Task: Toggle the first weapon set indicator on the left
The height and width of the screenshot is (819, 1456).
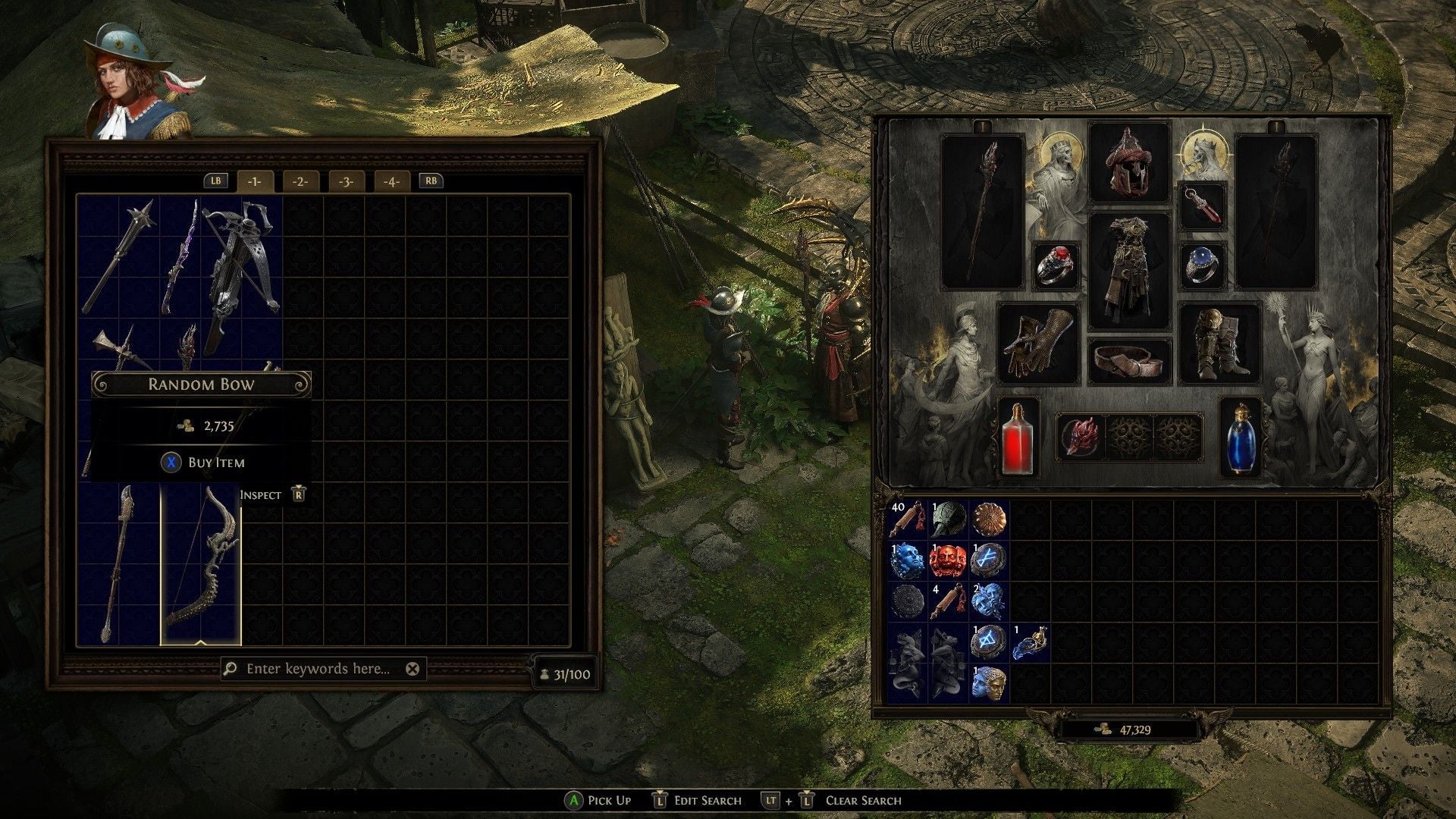Action: coord(982,125)
